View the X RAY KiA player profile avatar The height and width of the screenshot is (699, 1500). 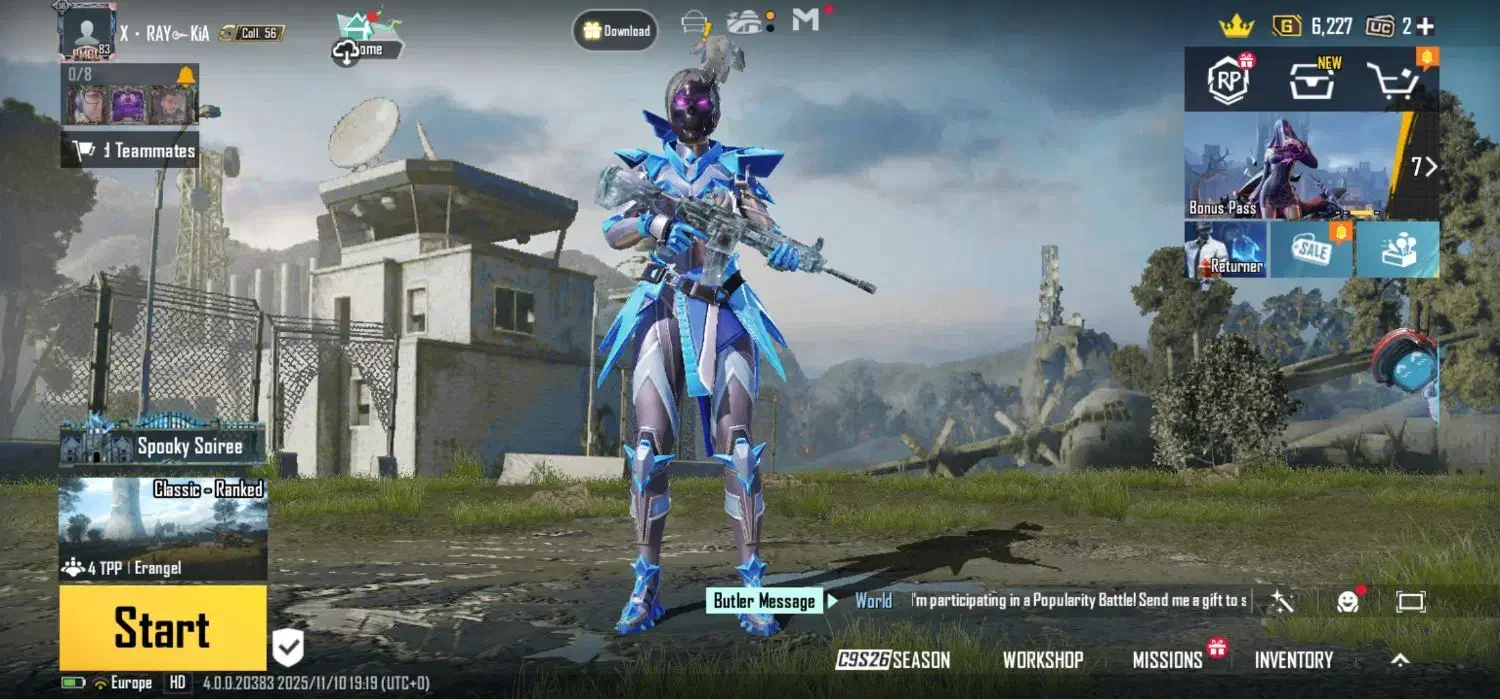(87, 32)
